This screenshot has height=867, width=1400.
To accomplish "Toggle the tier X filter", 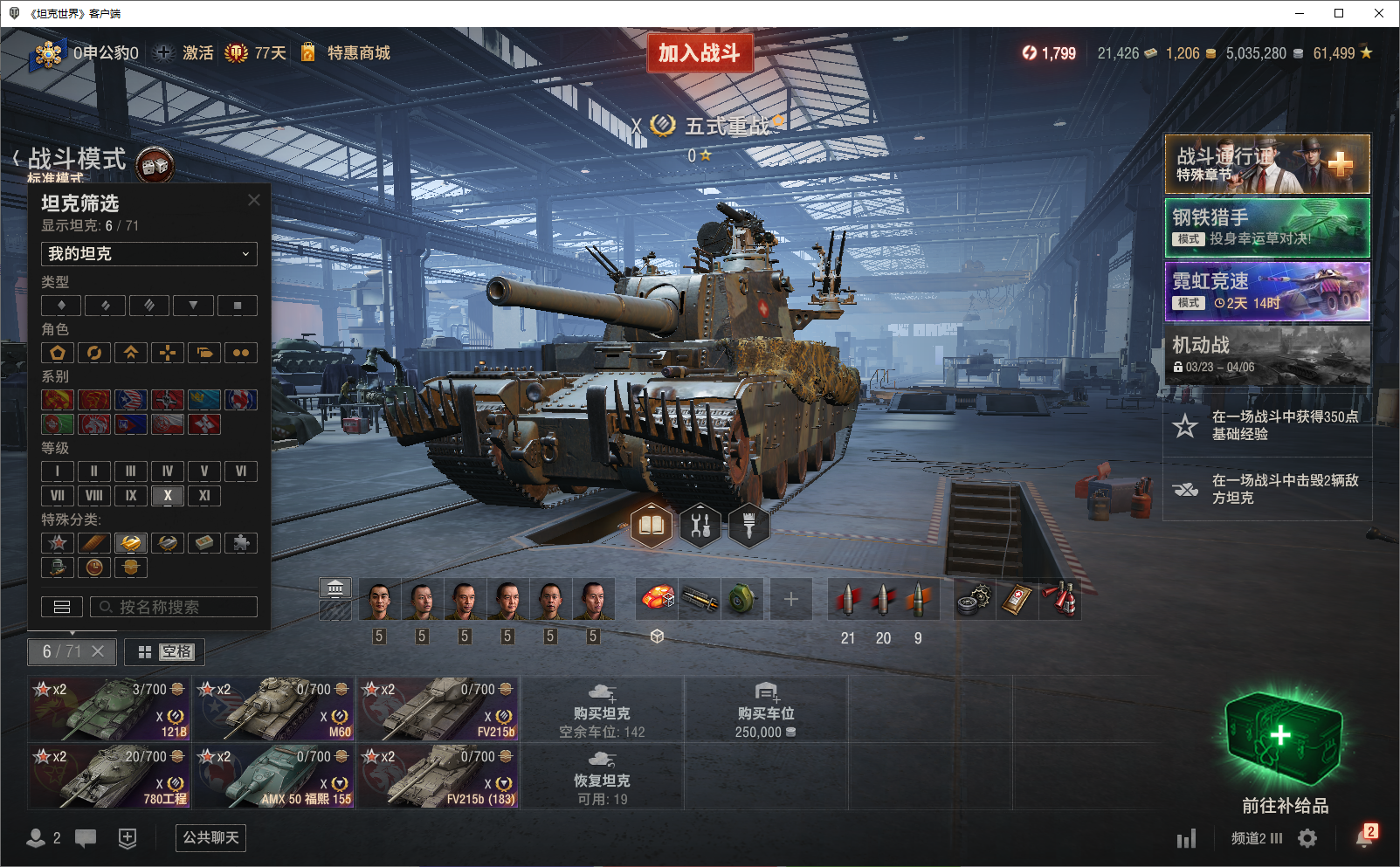I will tap(168, 496).
